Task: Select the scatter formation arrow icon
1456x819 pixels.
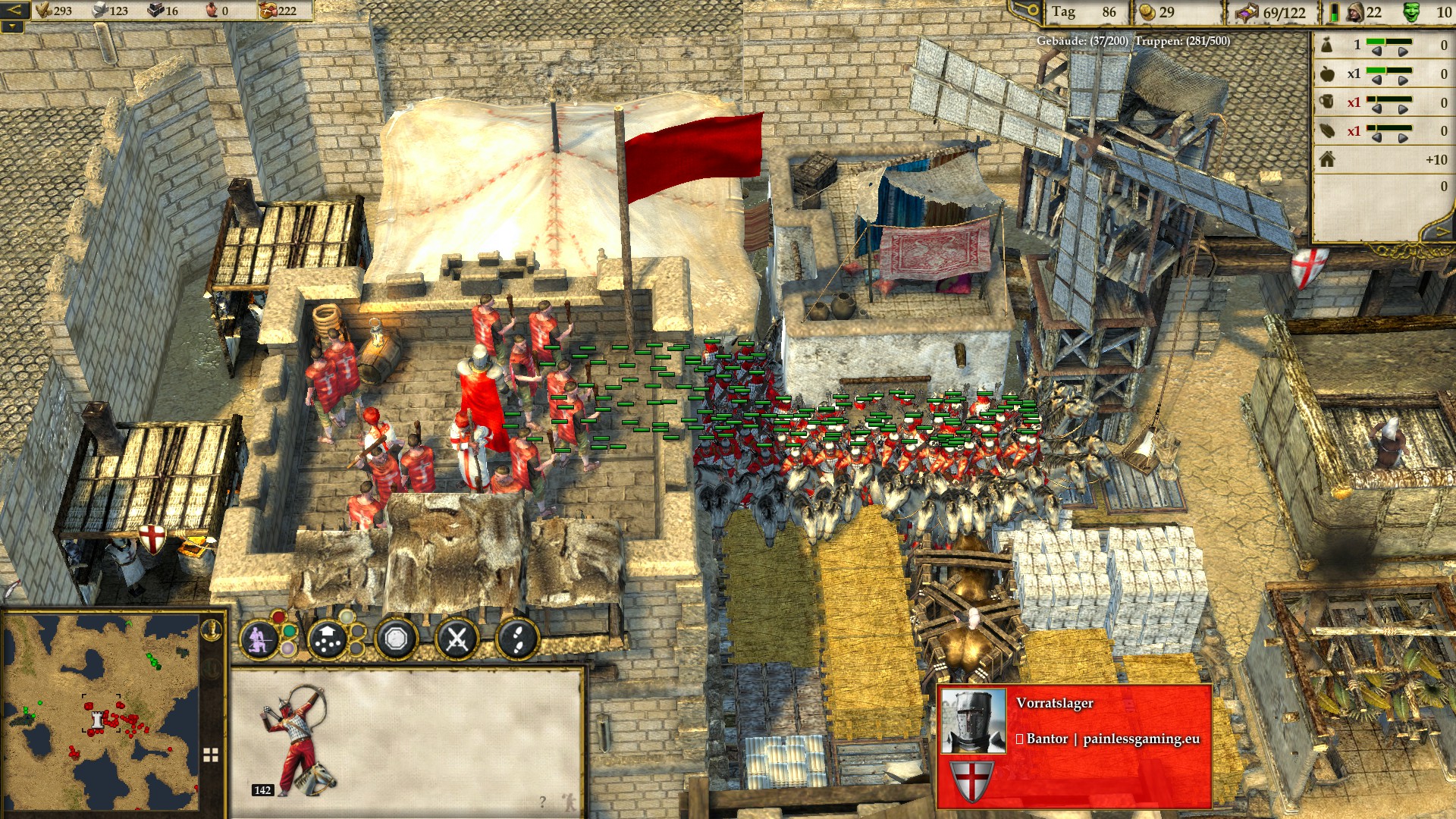Action: tap(327, 639)
